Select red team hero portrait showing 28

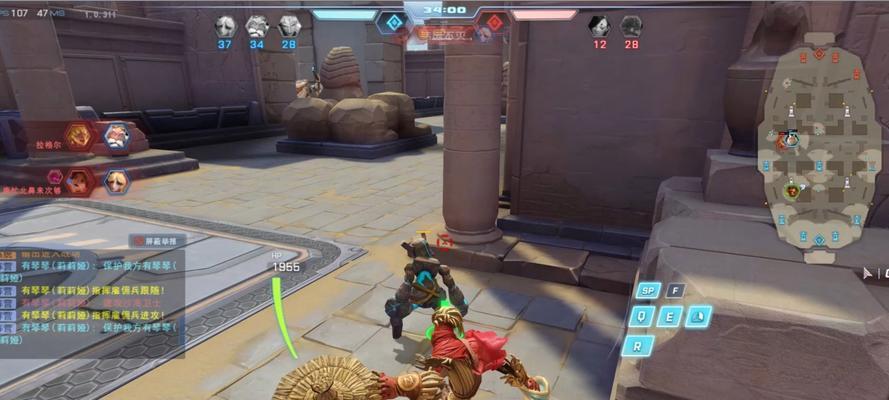(x=631, y=26)
